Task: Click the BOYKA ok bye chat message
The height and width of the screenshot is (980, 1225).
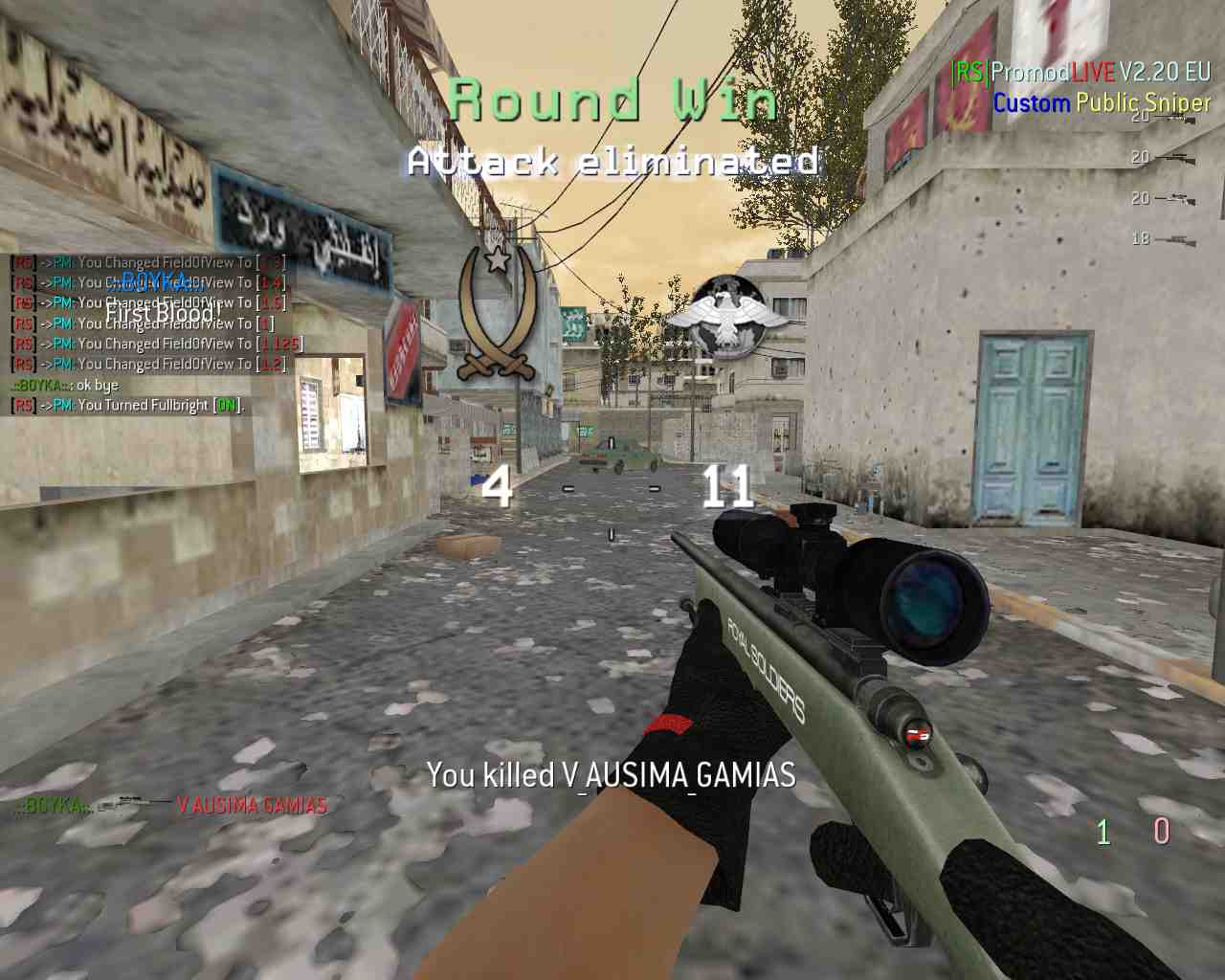Action: pyautogui.click(x=64, y=384)
